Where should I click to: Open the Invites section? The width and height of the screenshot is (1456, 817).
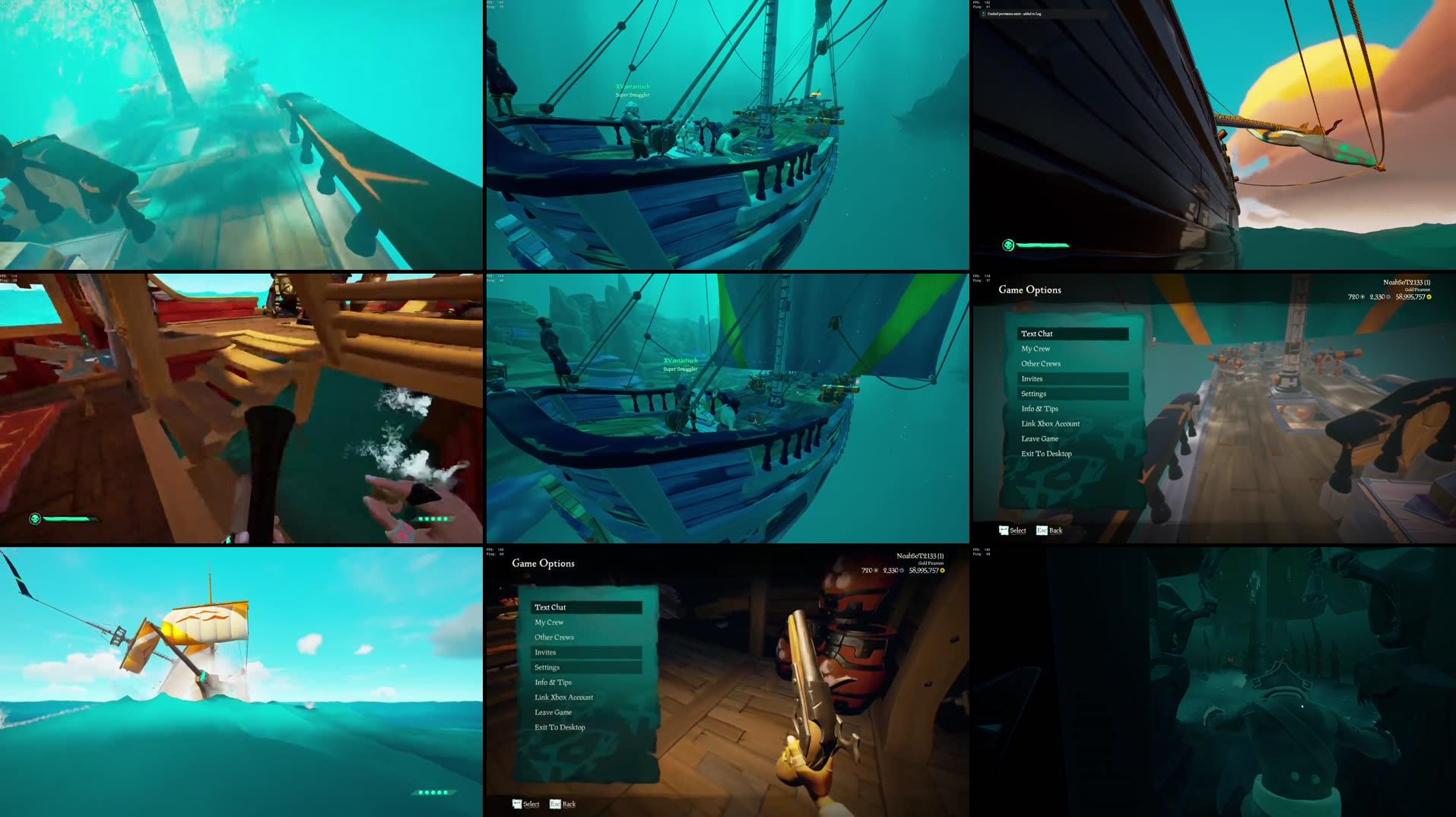[x=1032, y=378]
